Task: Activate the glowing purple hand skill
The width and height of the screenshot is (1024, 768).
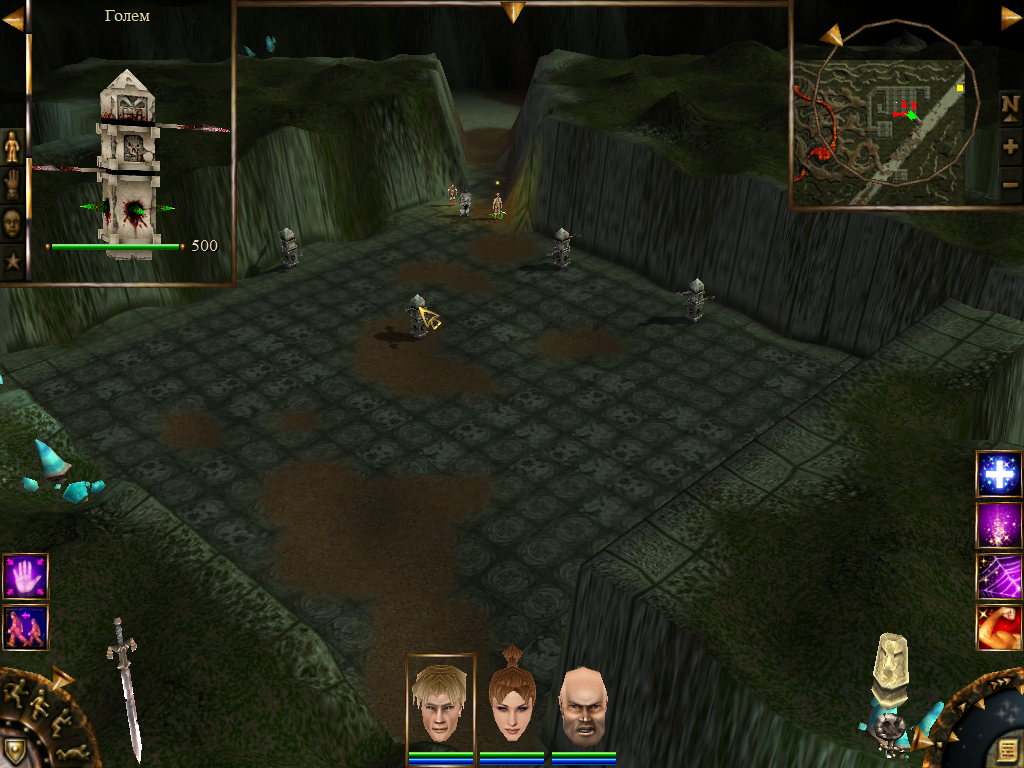Action: (25, 576)
